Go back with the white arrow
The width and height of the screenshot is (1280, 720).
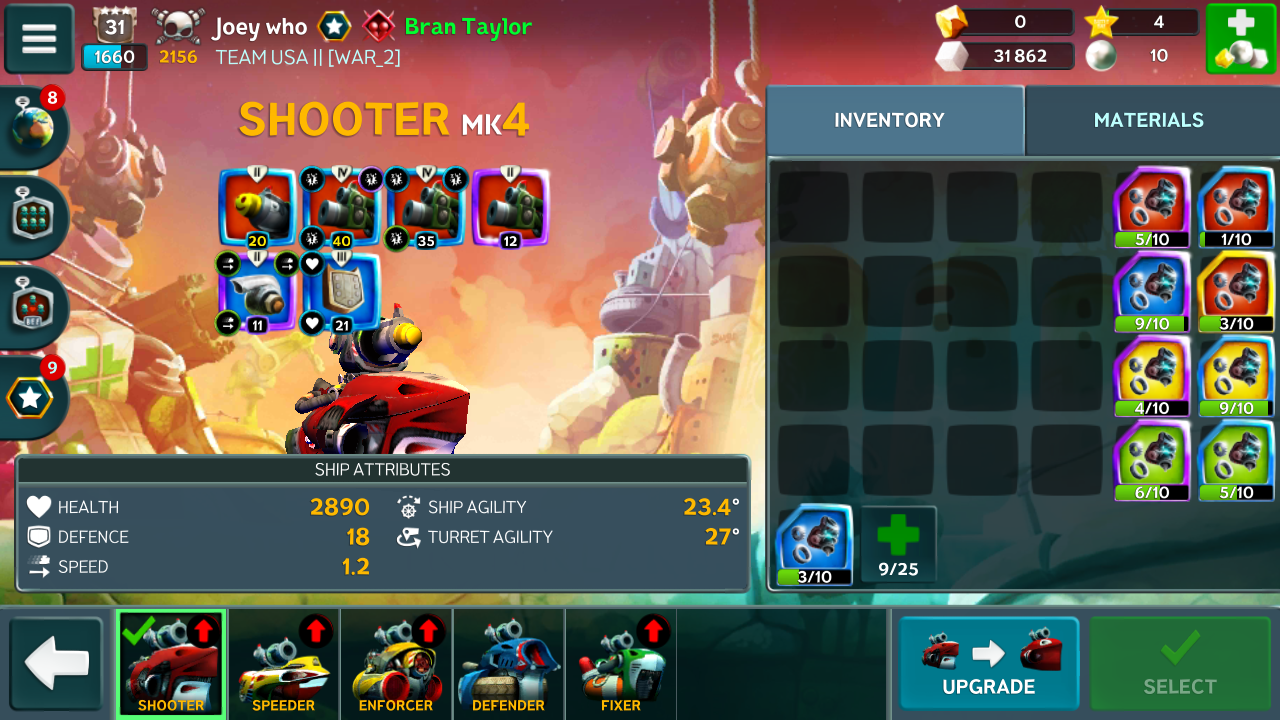[x=57, y=664]
